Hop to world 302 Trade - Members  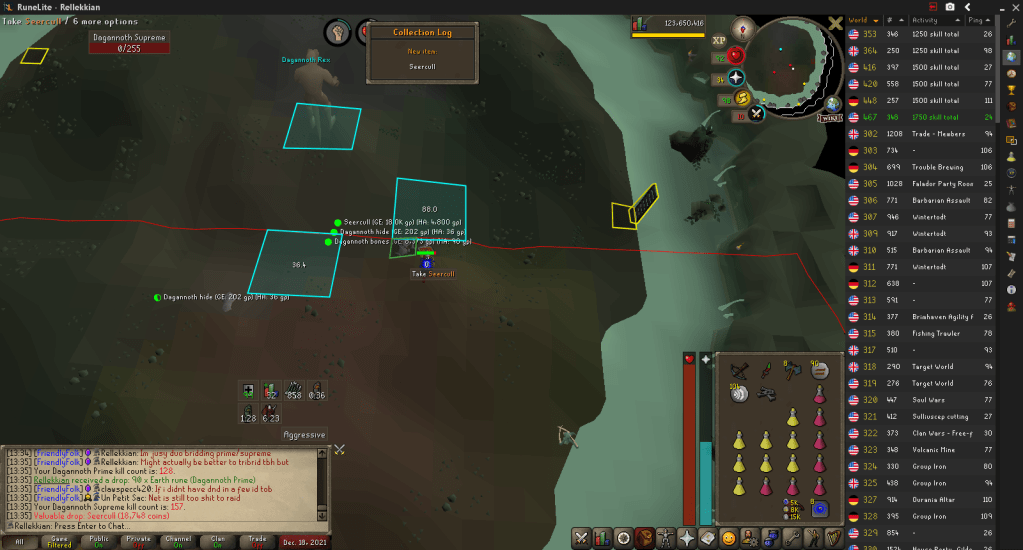pyautogui.click(x=921, y=133)
